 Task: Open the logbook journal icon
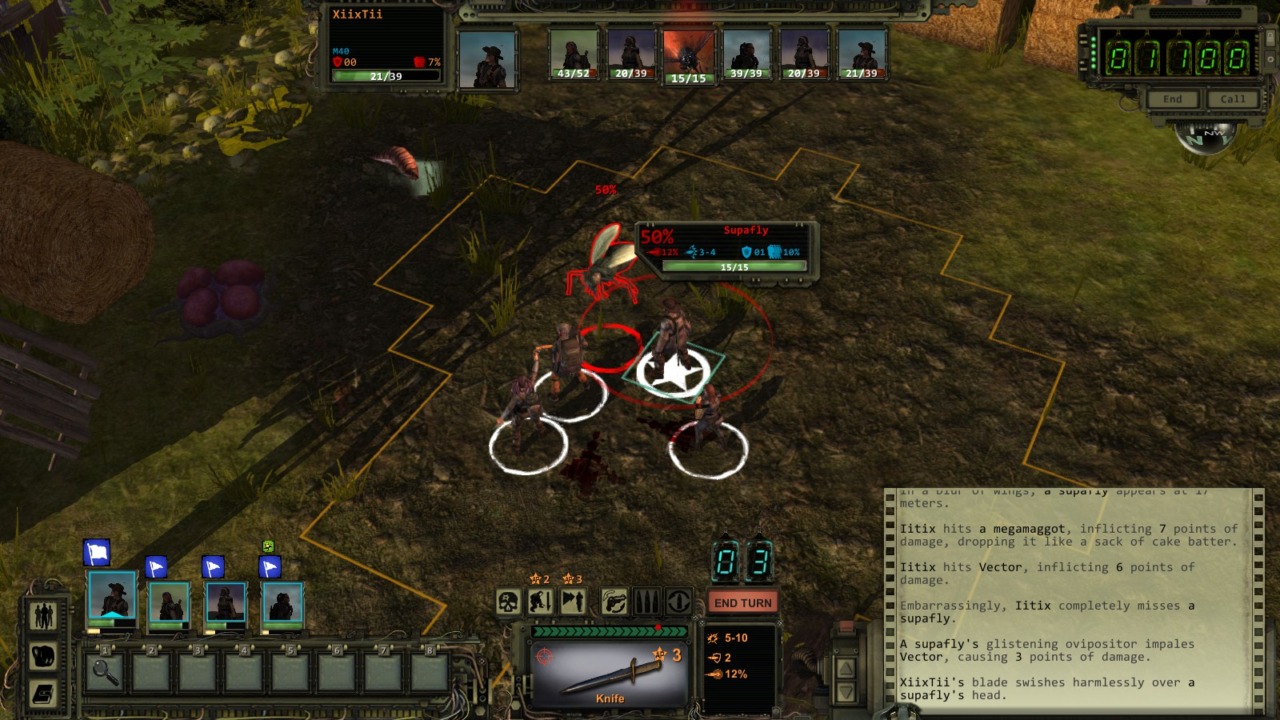click(45, 693)
